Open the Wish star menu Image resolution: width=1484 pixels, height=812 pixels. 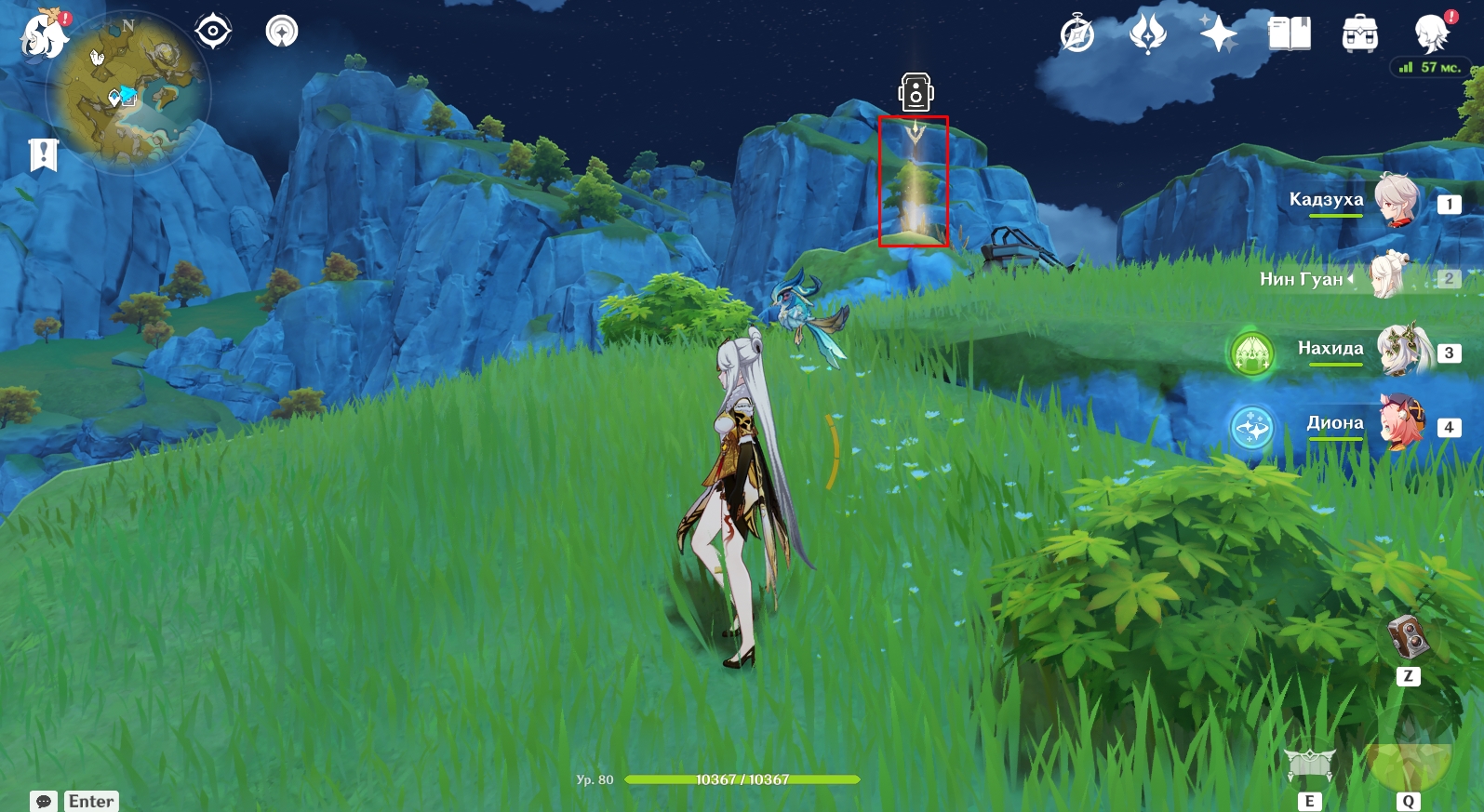[1218, 34]
